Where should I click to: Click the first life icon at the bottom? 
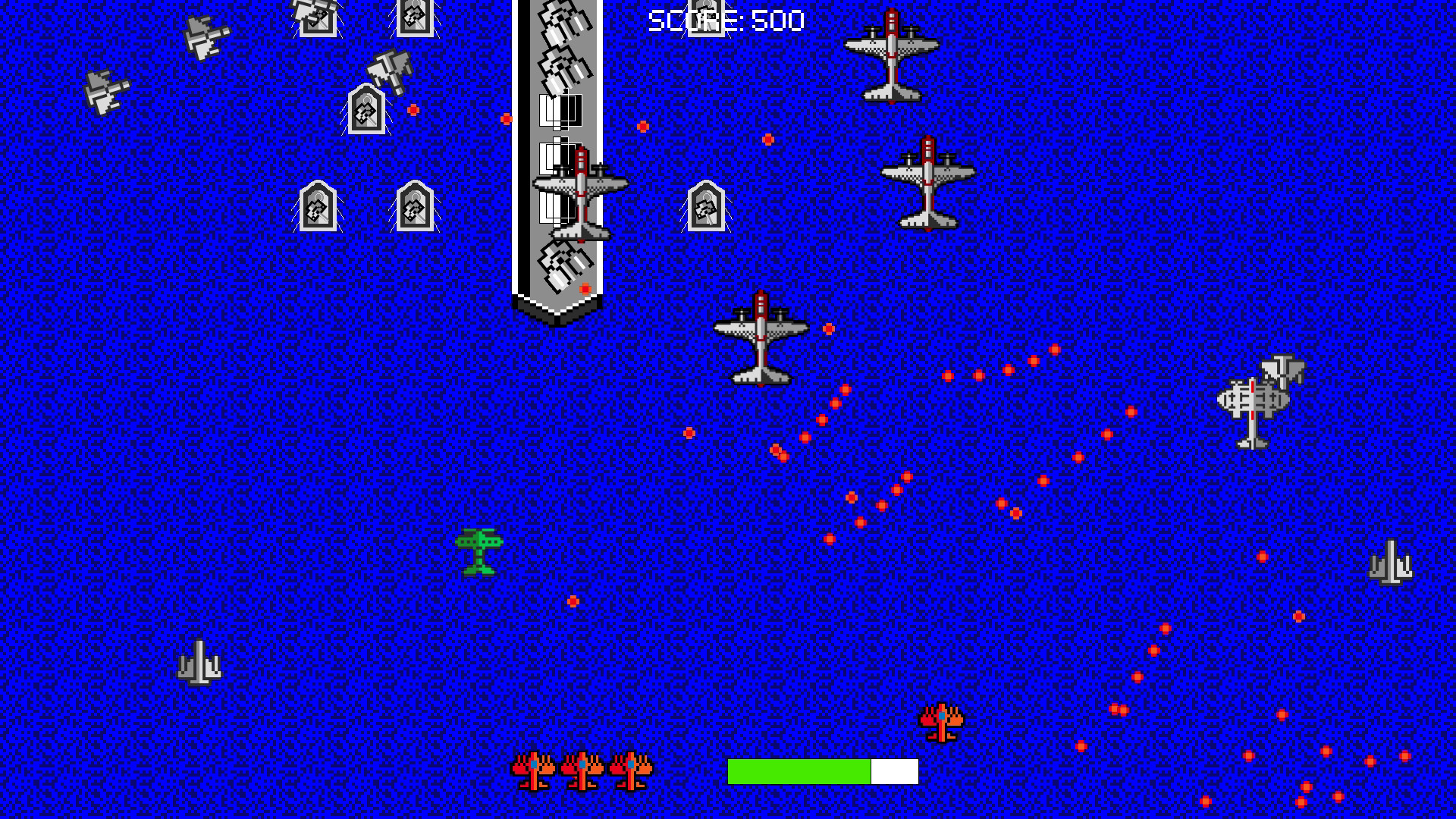535,770
